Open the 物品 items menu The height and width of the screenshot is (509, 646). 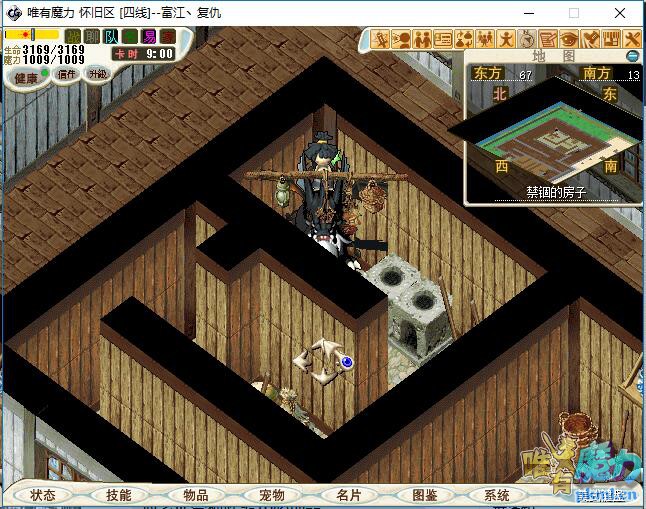[195, 495]
